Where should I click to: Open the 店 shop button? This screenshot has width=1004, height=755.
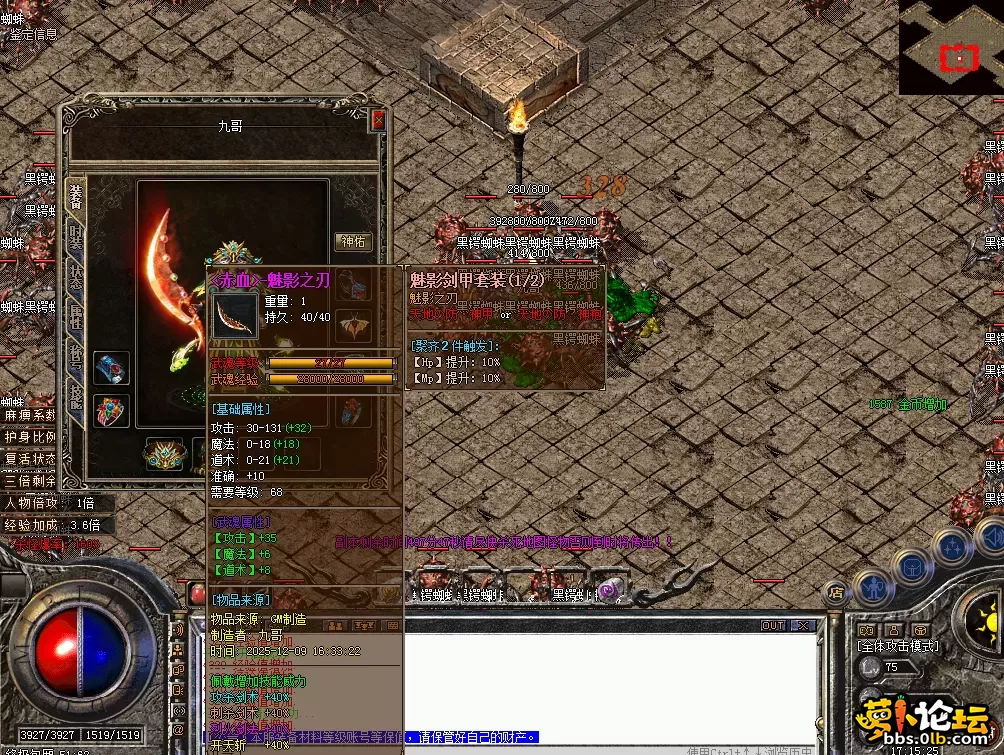coord(836,592)
